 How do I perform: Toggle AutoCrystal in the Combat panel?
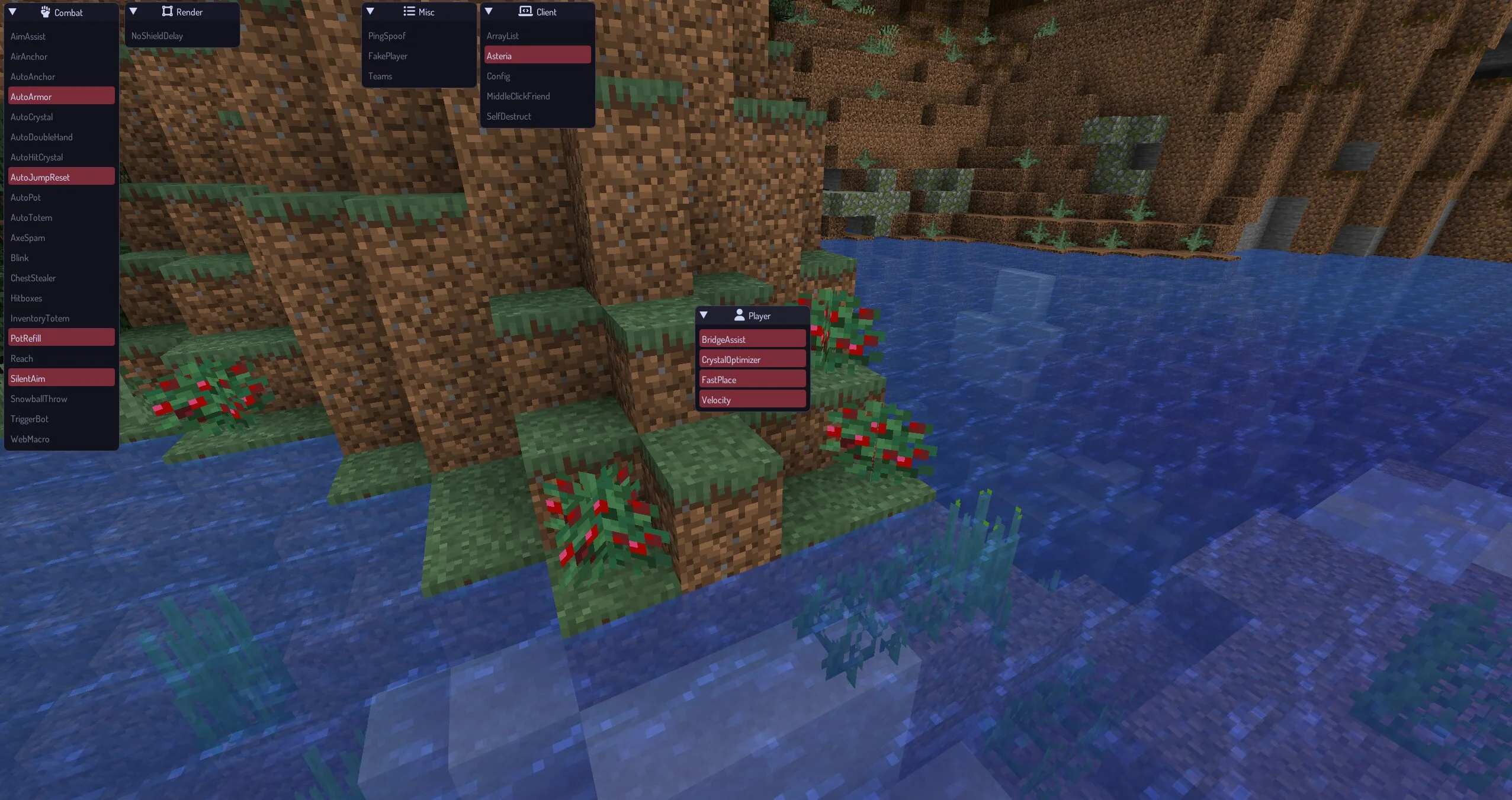[32, 117]
